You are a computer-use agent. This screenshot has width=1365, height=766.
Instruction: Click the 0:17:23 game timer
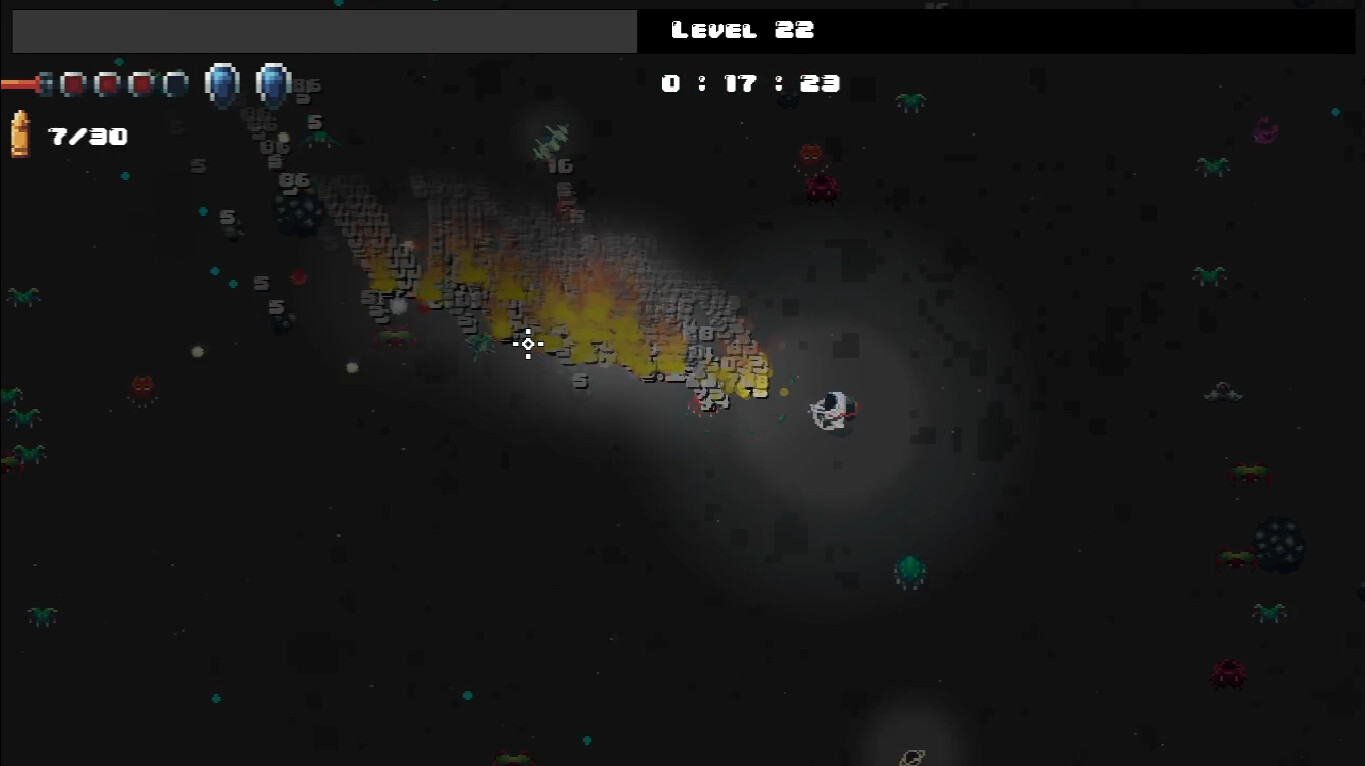[x=750, y=83]
